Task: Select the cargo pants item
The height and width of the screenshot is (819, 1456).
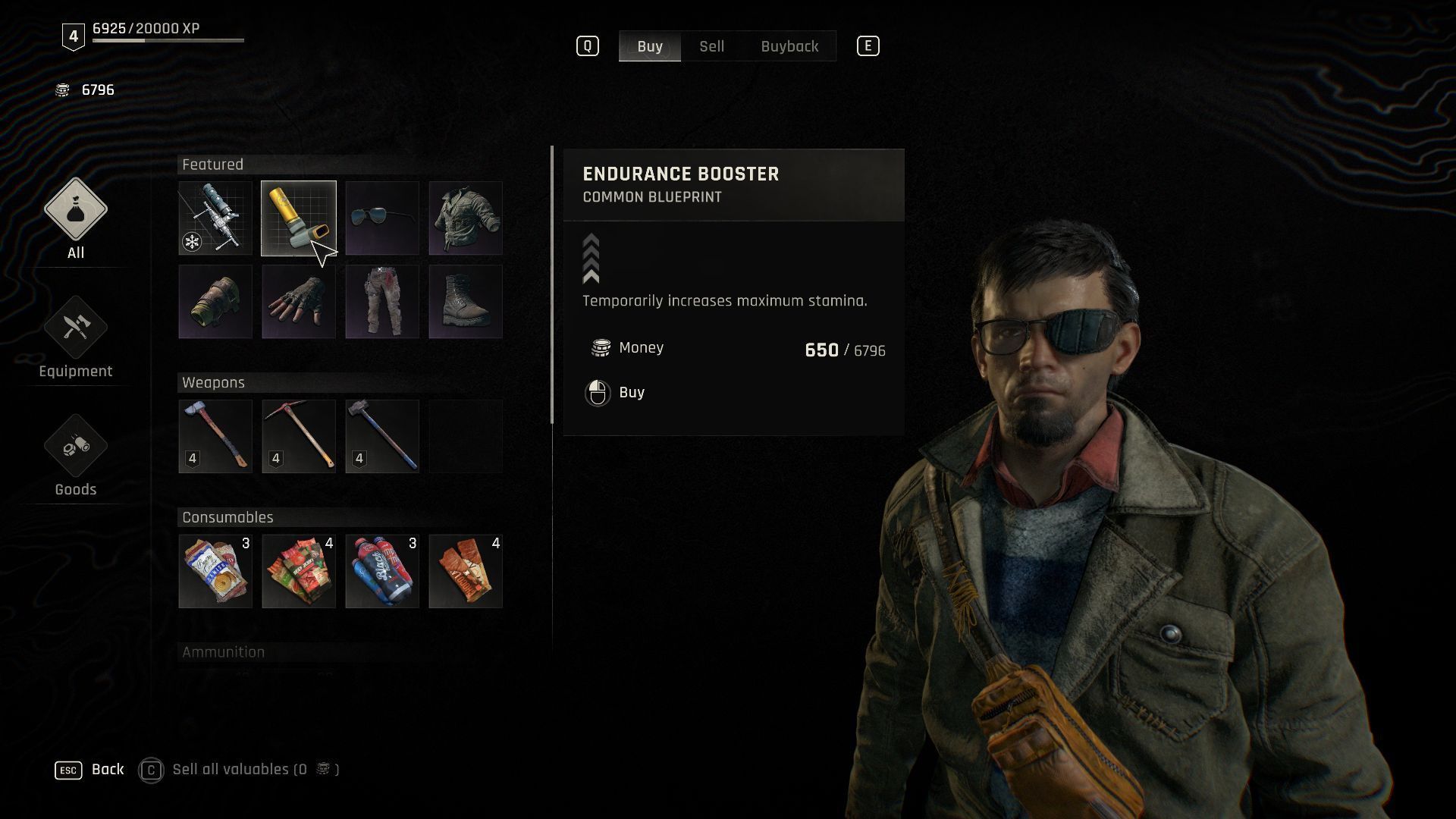Action: [x=381, y=302]
